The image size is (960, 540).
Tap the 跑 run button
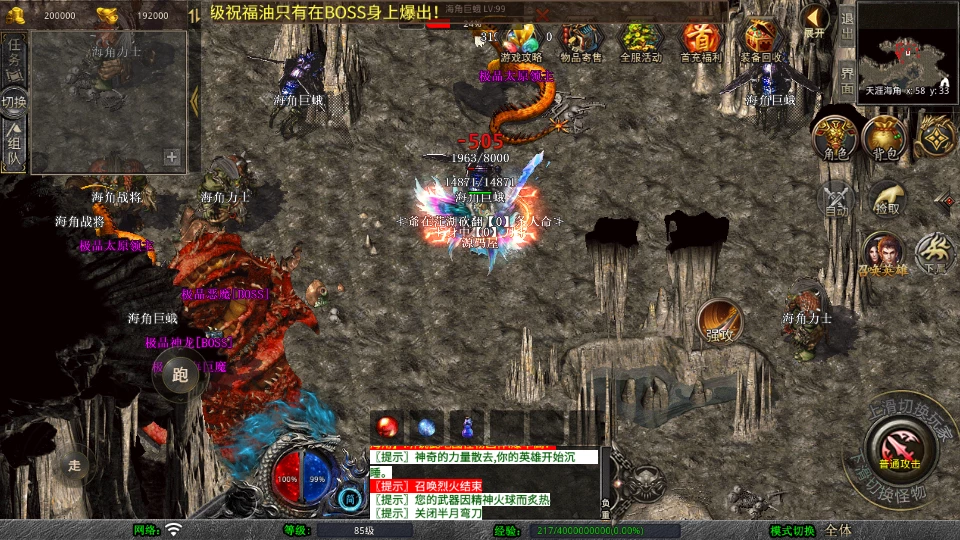pos(180,375)
